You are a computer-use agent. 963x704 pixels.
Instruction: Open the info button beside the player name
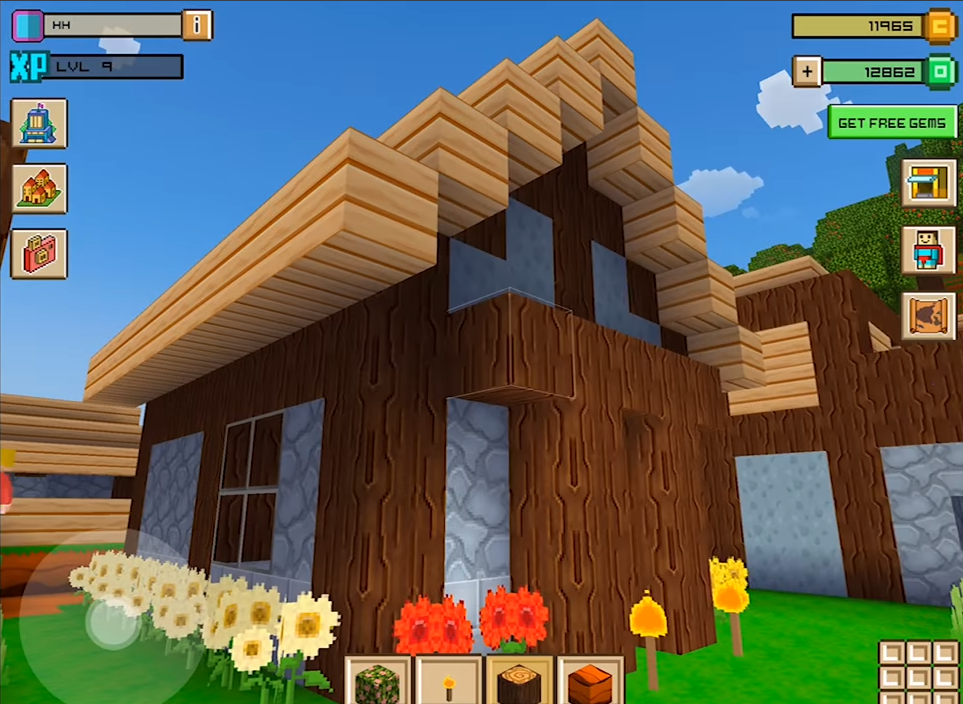(x=197, y=25)
